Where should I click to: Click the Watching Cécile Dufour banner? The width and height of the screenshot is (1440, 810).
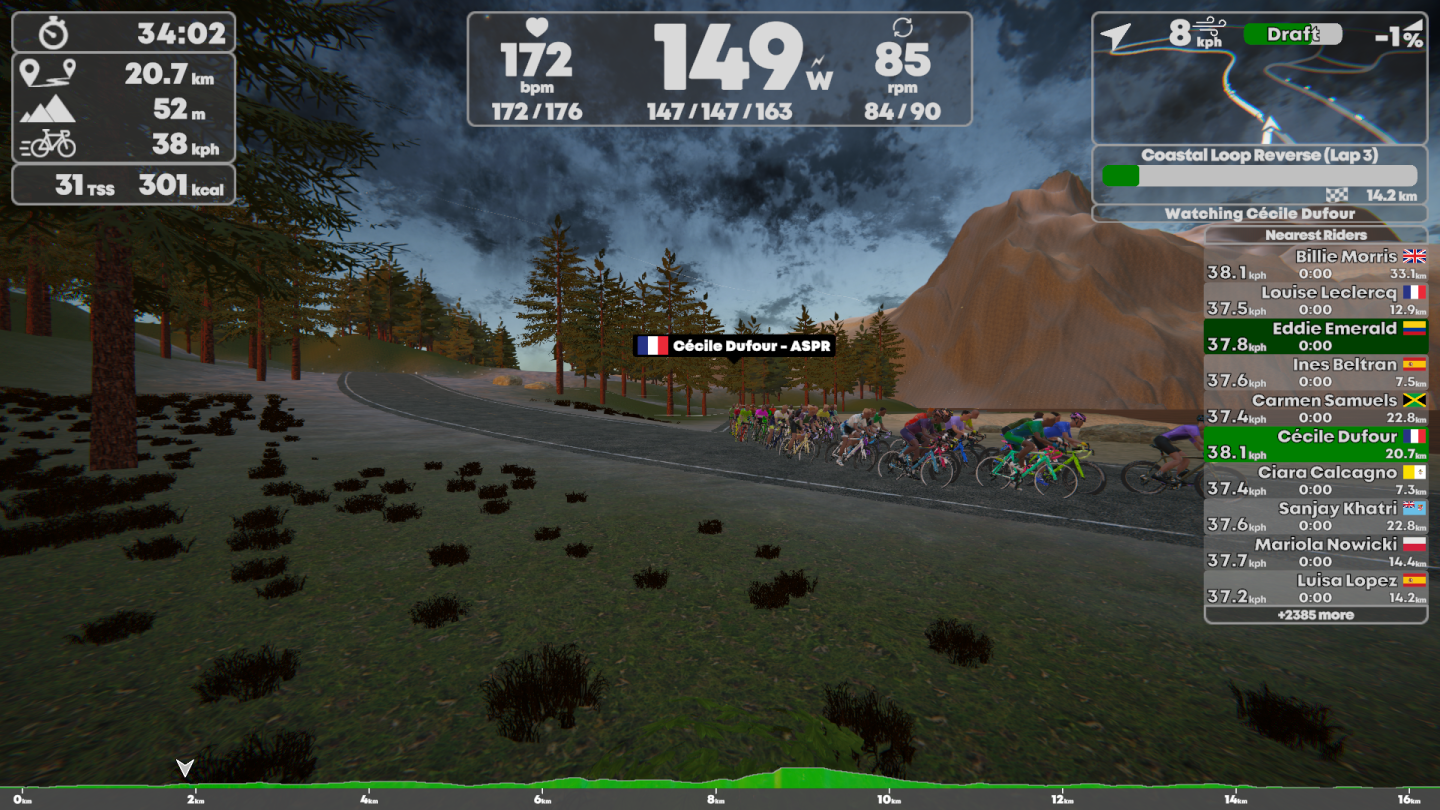(x=1260, y=214)
